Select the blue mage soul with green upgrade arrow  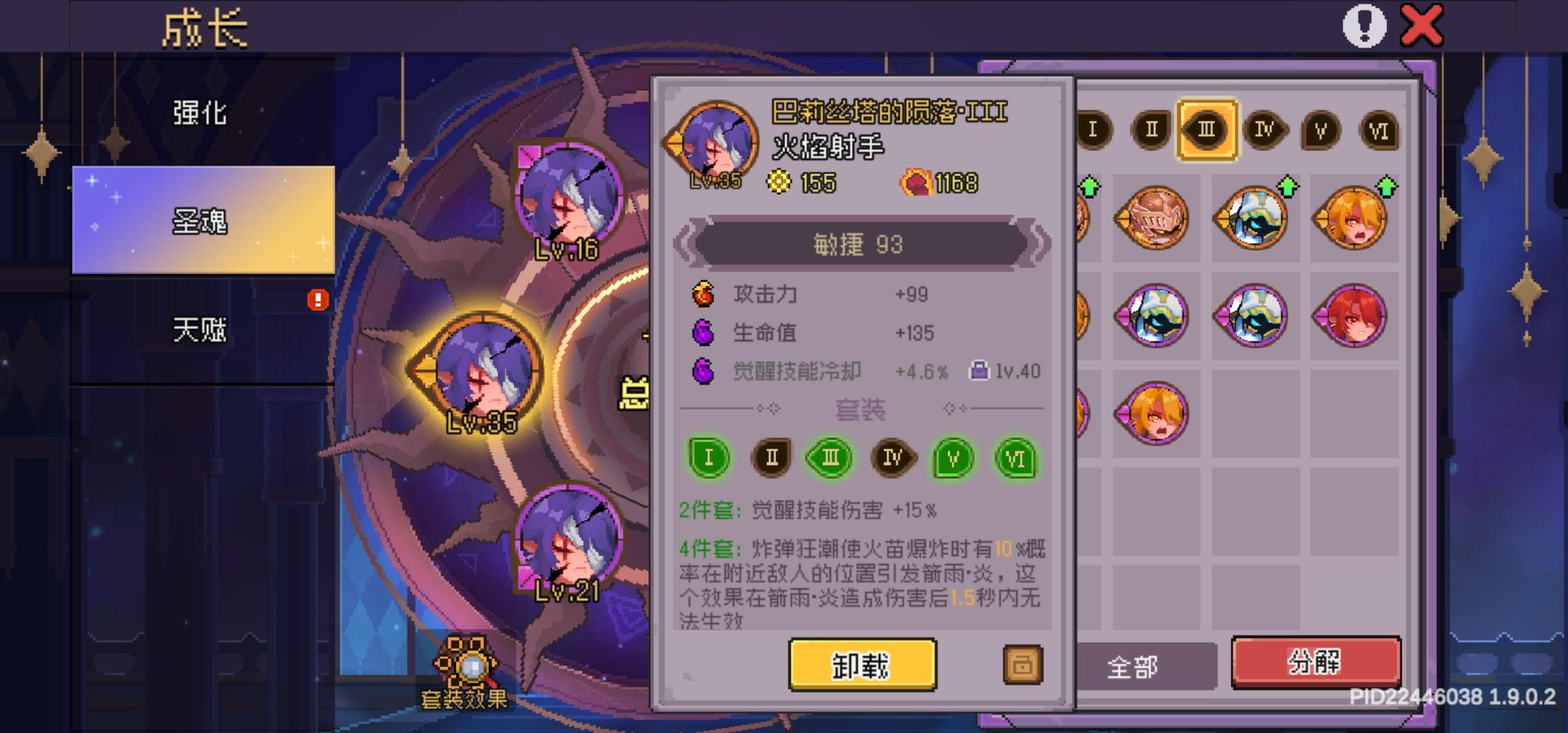tap(1252, 216)
